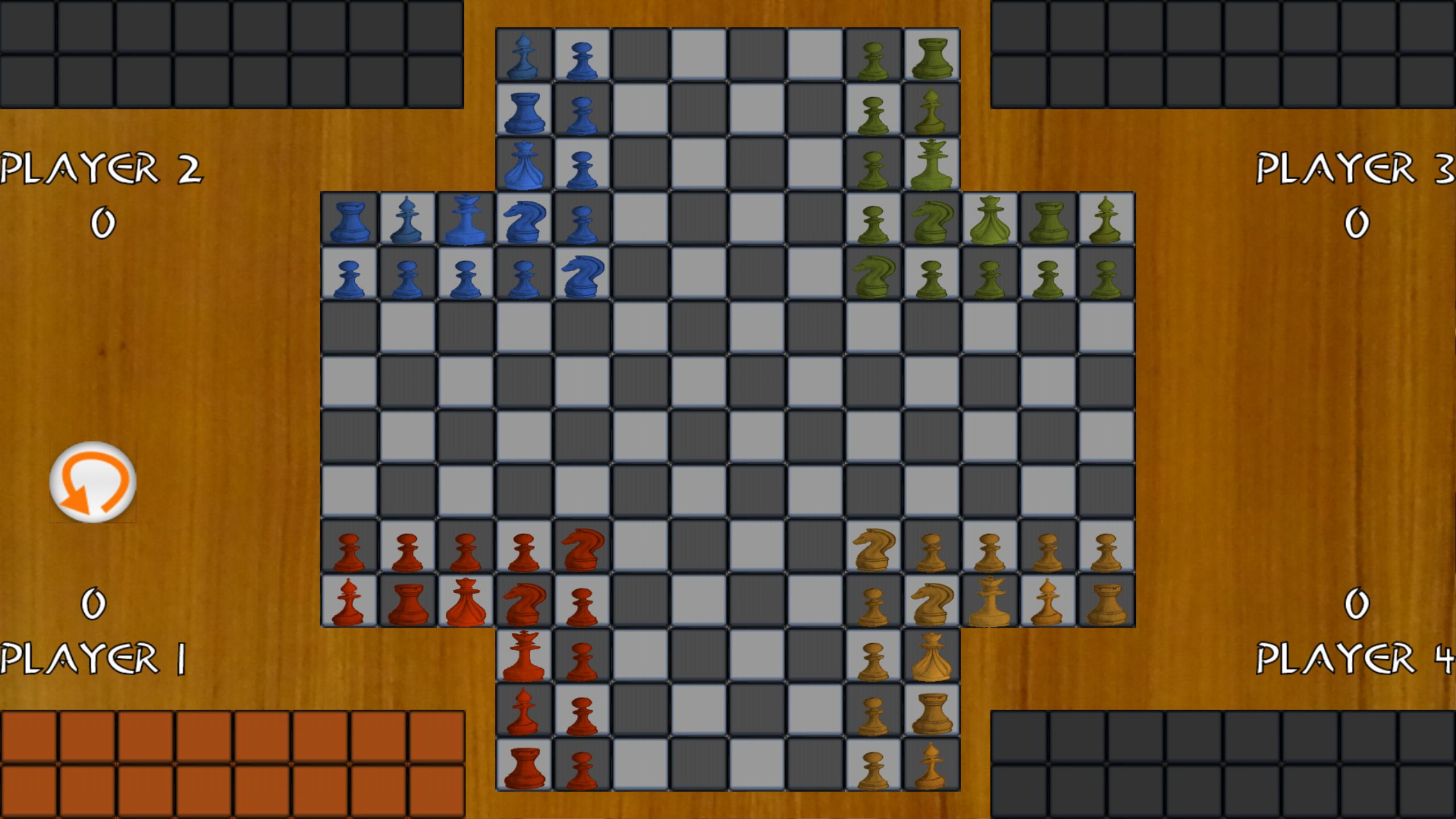Click Player 3's score of zero

(1354, 222)
